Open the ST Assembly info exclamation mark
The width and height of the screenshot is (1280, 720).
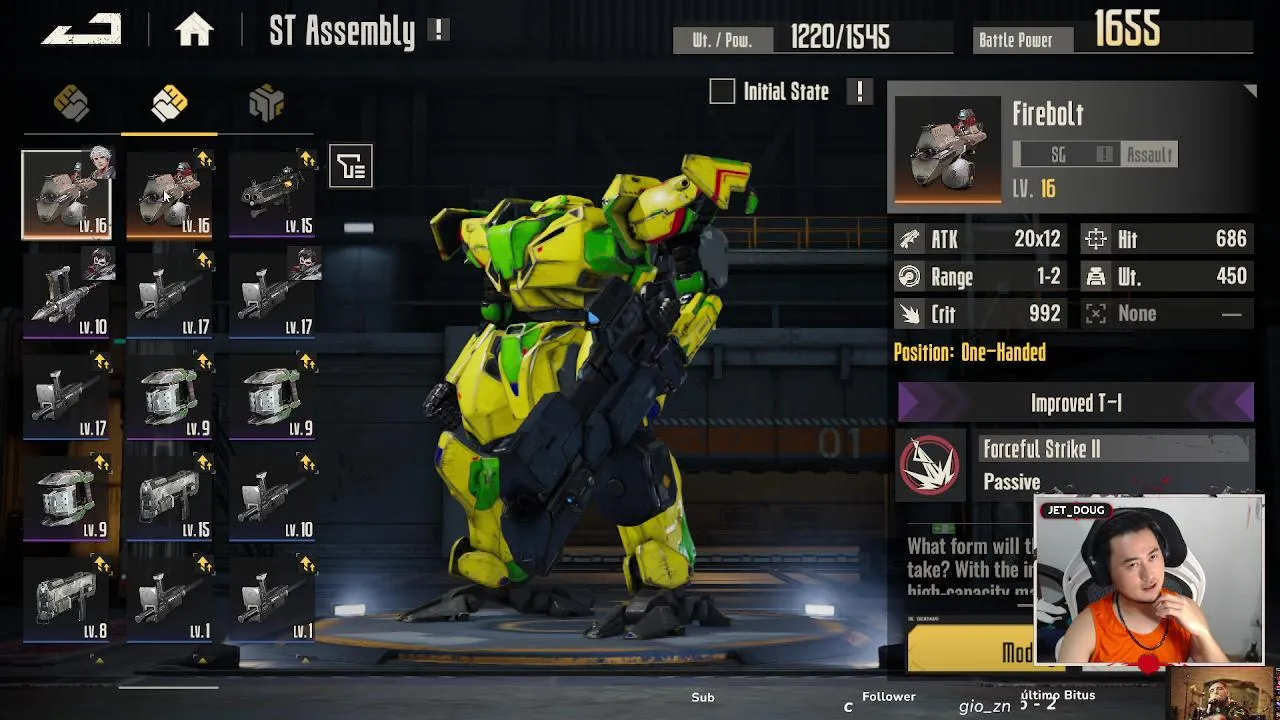[438, 30]
